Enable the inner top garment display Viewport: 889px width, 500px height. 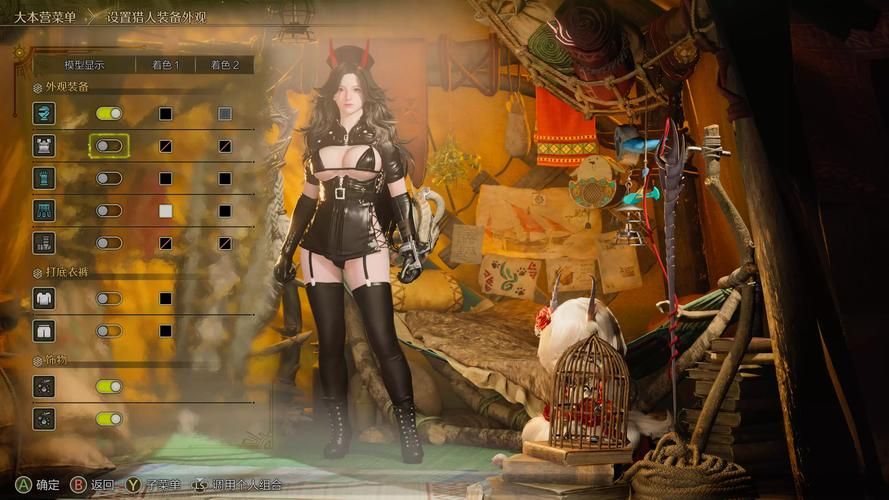tap(109, 298)
